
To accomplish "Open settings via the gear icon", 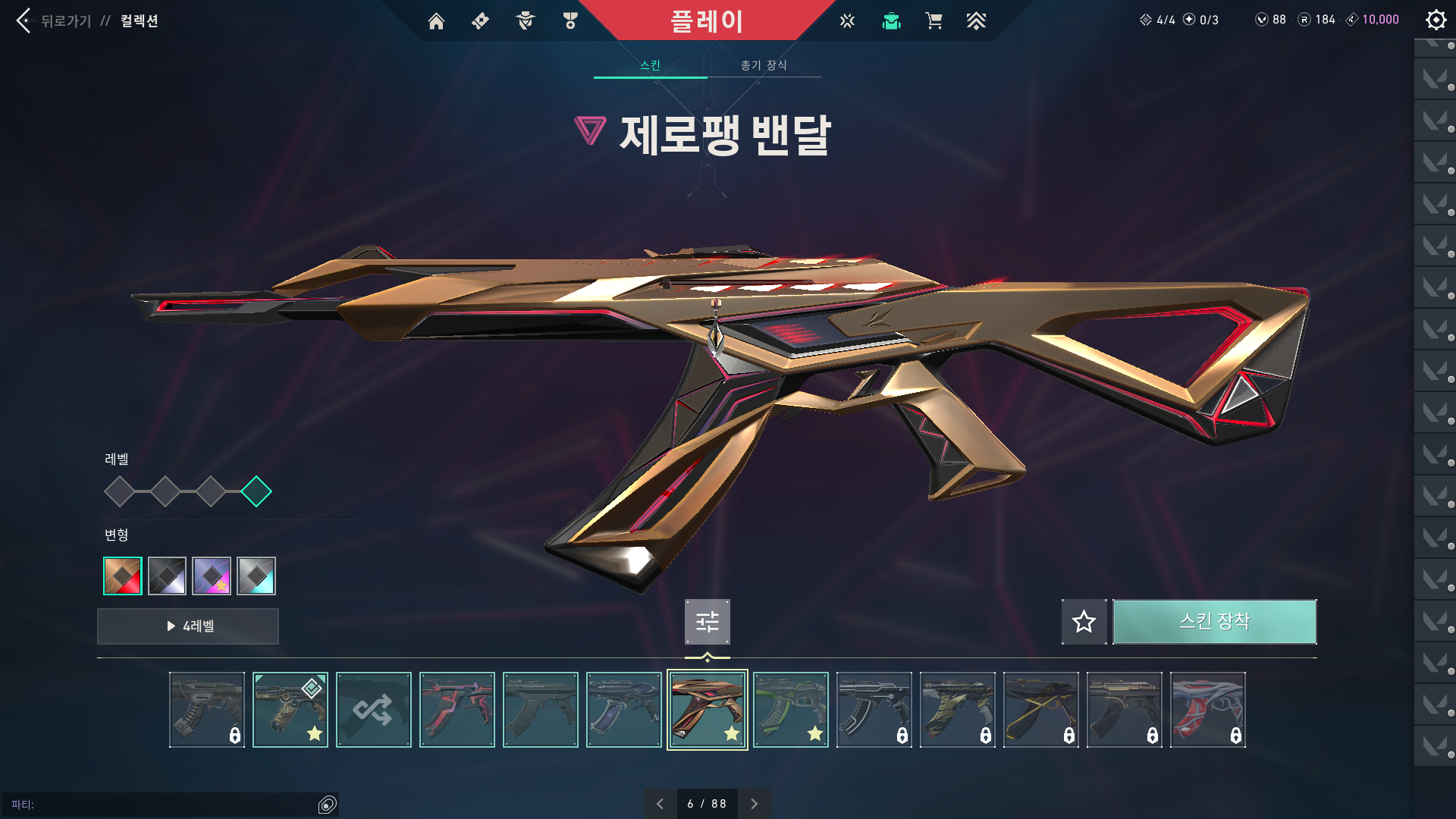I will (x=1436, y=20).
